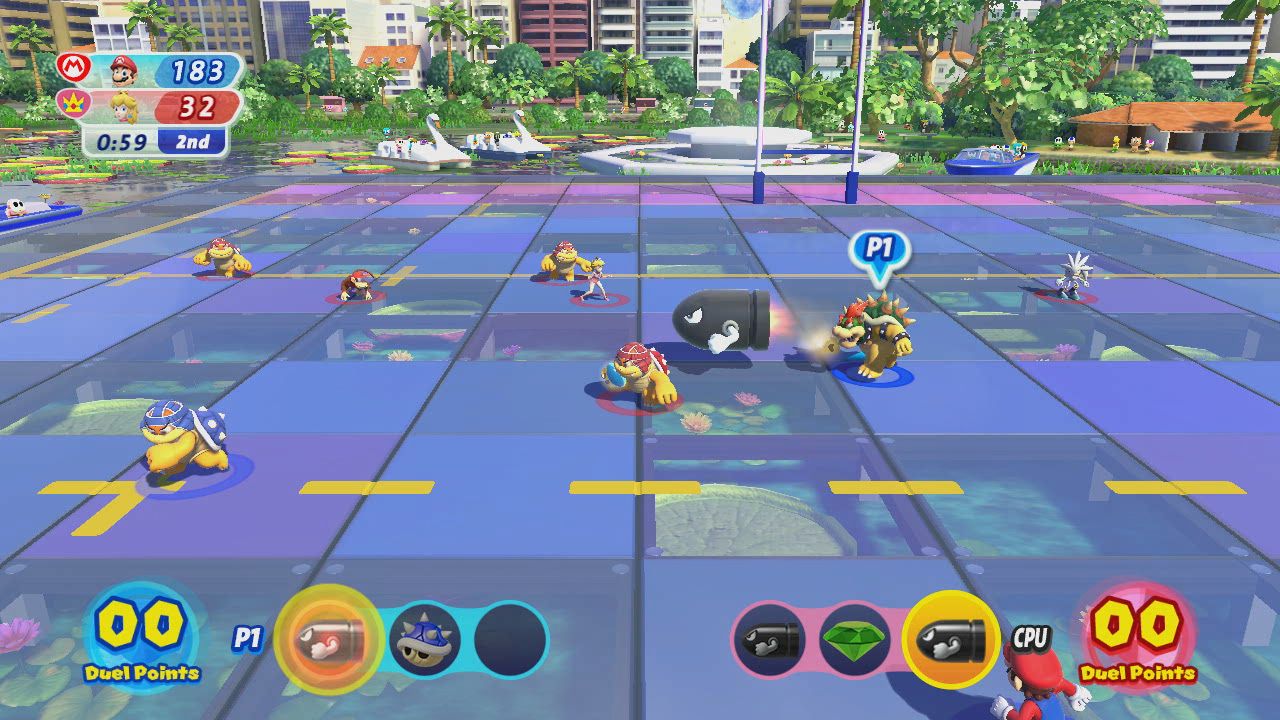Select Peach's score of 32
1280x720 pixels.
[199, 106]
